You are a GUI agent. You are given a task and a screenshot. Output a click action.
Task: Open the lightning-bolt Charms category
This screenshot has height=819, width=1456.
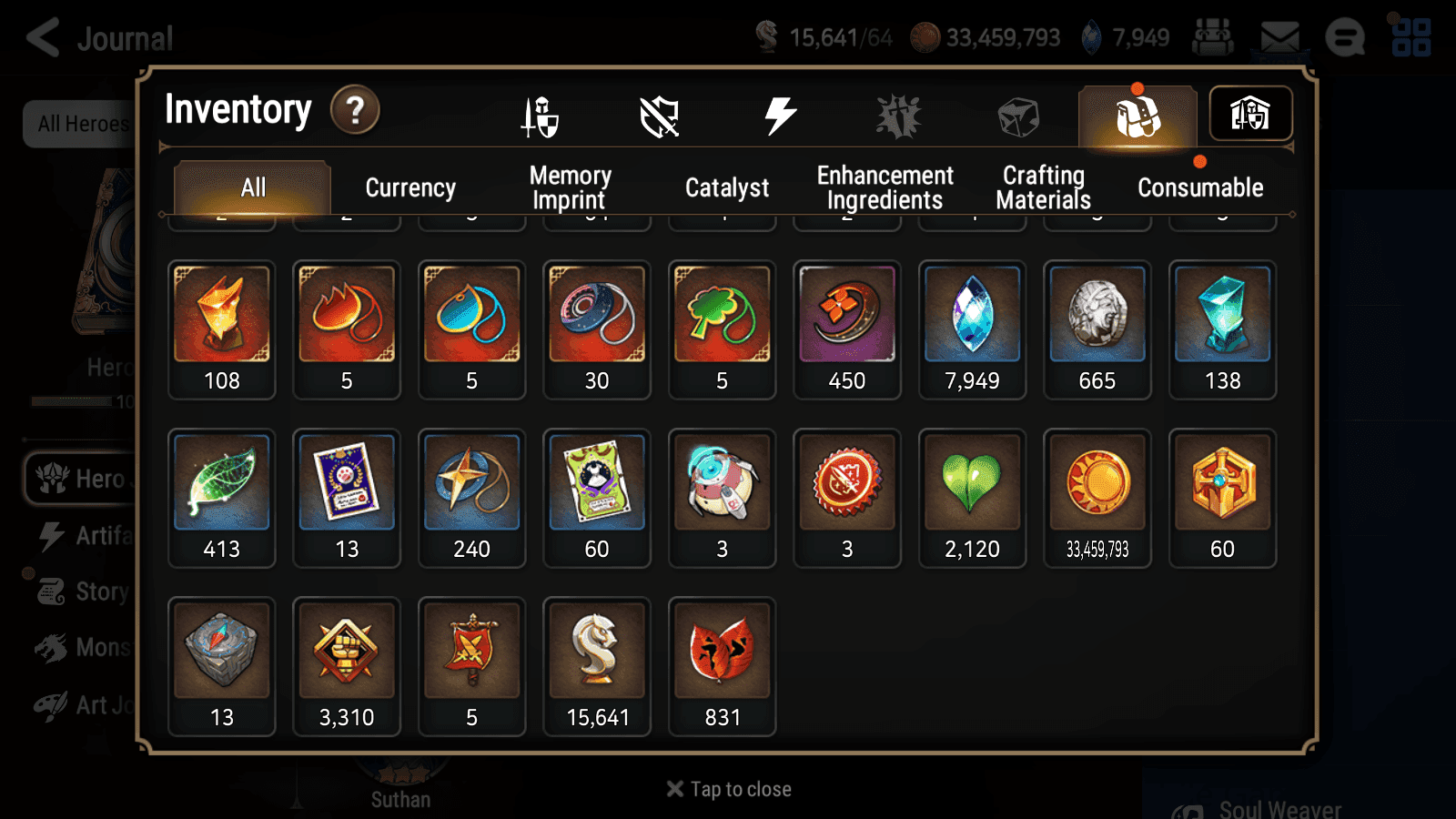pos(778,114)
